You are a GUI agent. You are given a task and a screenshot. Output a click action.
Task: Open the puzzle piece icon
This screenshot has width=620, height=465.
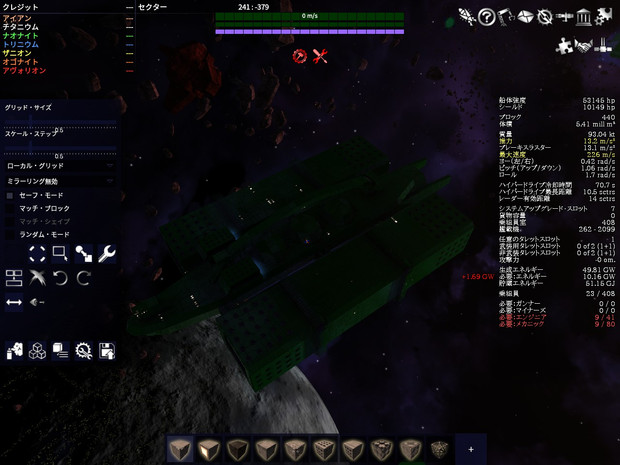click(565, 46)
